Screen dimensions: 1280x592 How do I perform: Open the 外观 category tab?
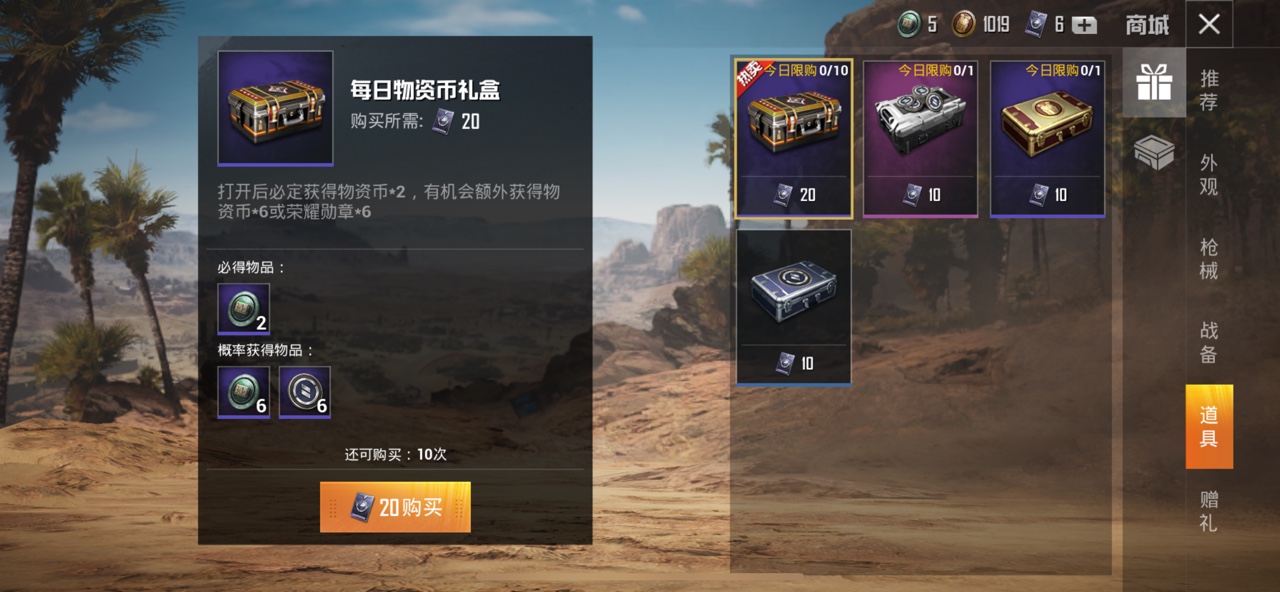(1209, 174)
